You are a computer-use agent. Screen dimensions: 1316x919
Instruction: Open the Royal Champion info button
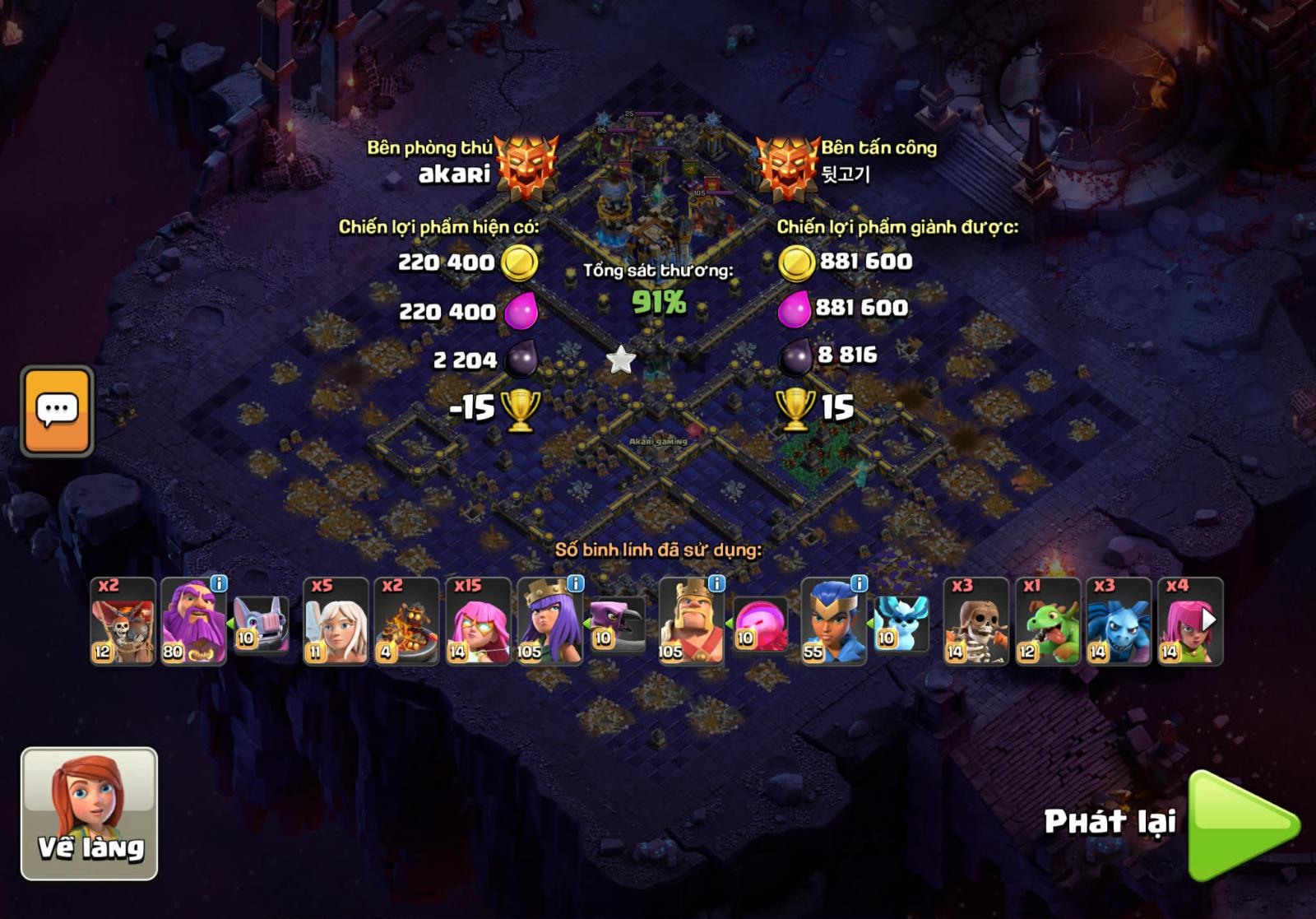[x=859, y=583]
